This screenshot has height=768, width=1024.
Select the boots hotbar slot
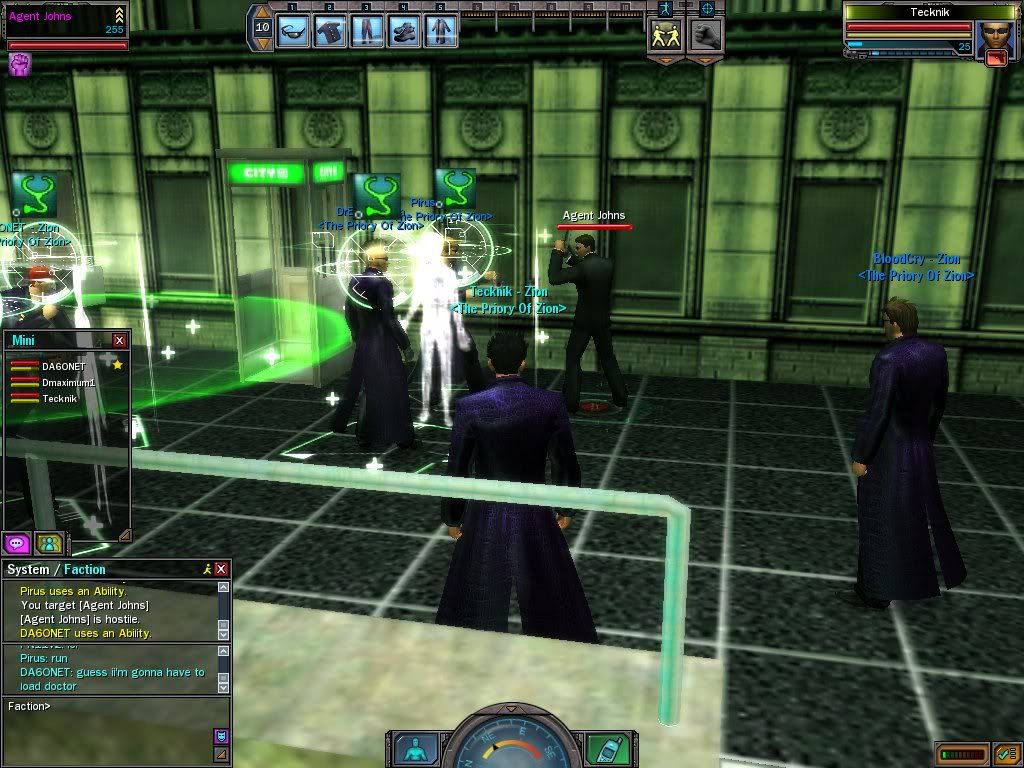pyautogui.click(x=404, y=28)
